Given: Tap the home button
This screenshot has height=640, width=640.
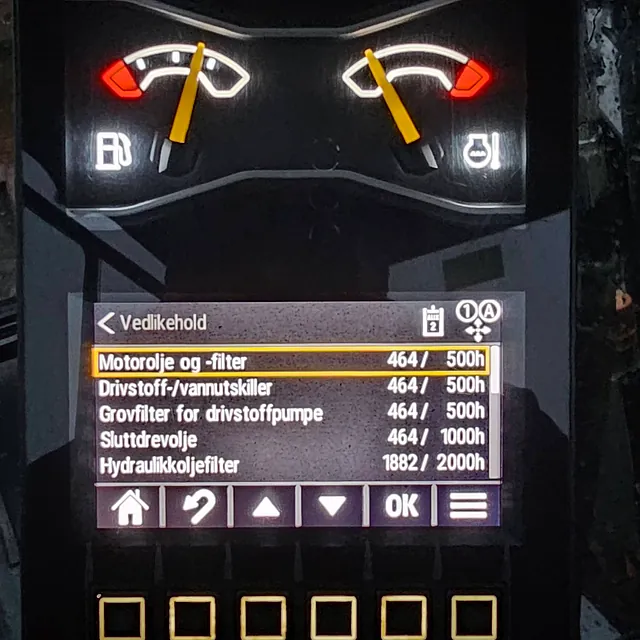Looking at the screenshot, I should 129,506.
